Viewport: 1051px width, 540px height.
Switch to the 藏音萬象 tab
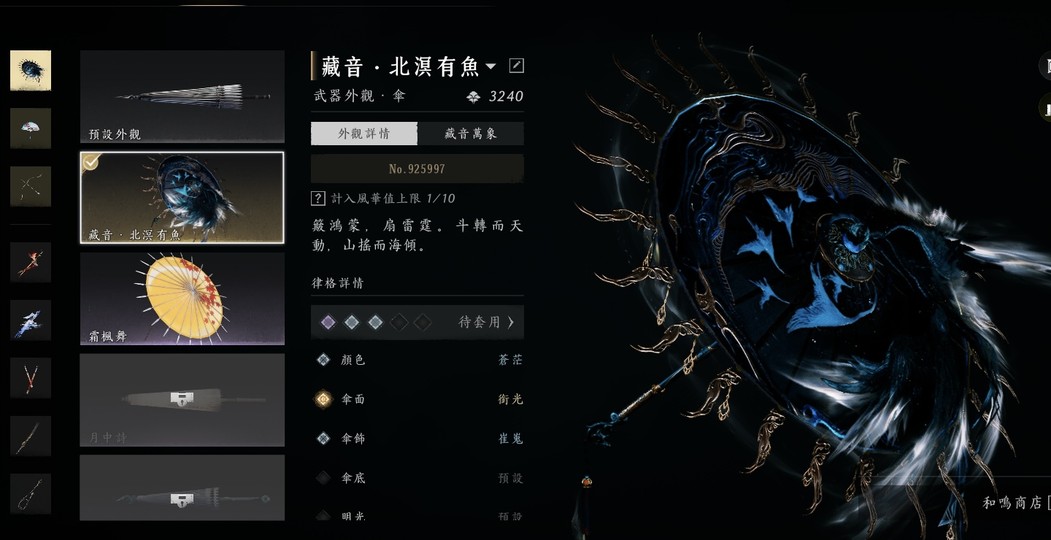pyautogui.click(x=470, y=134)
